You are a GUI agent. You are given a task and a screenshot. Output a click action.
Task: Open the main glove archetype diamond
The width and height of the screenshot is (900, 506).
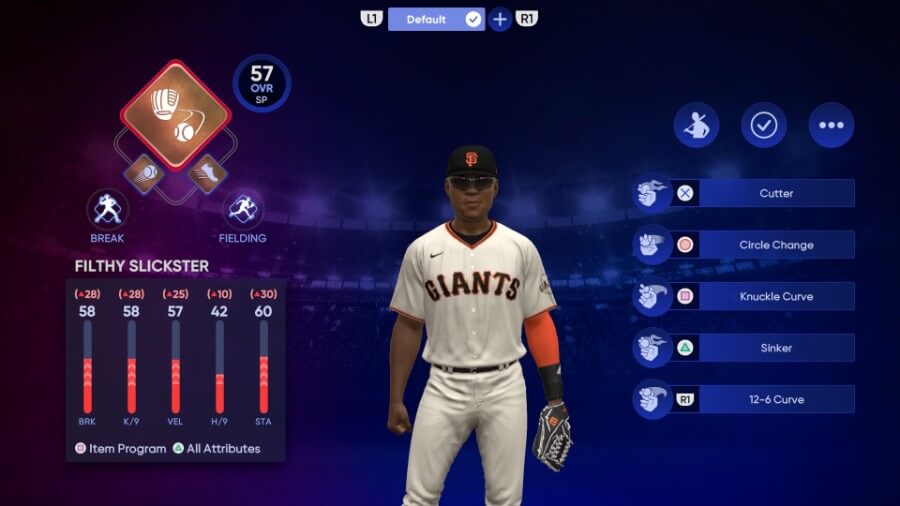(x=176, y=115)
